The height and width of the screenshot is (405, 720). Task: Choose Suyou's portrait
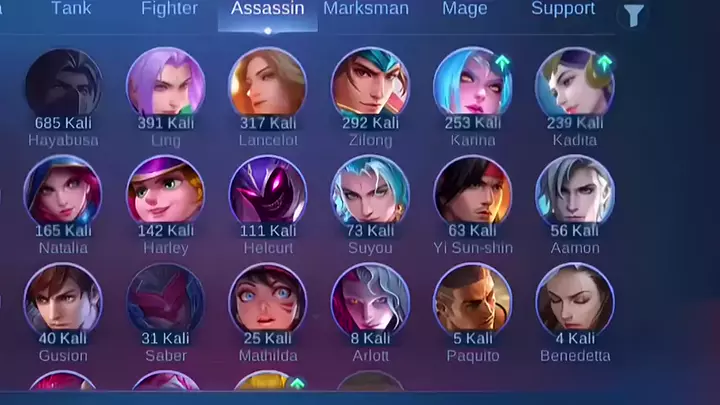370,192
